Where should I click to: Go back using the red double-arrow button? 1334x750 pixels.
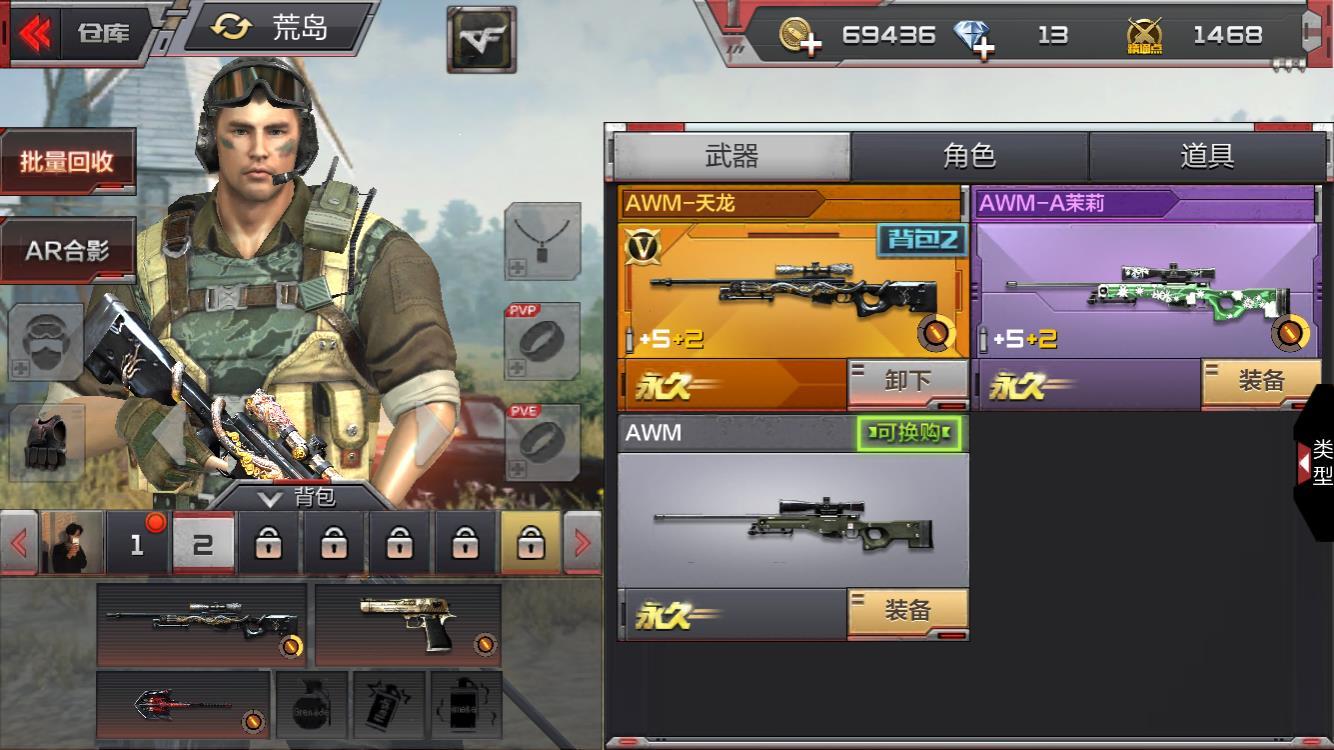(x=35, y=32)
